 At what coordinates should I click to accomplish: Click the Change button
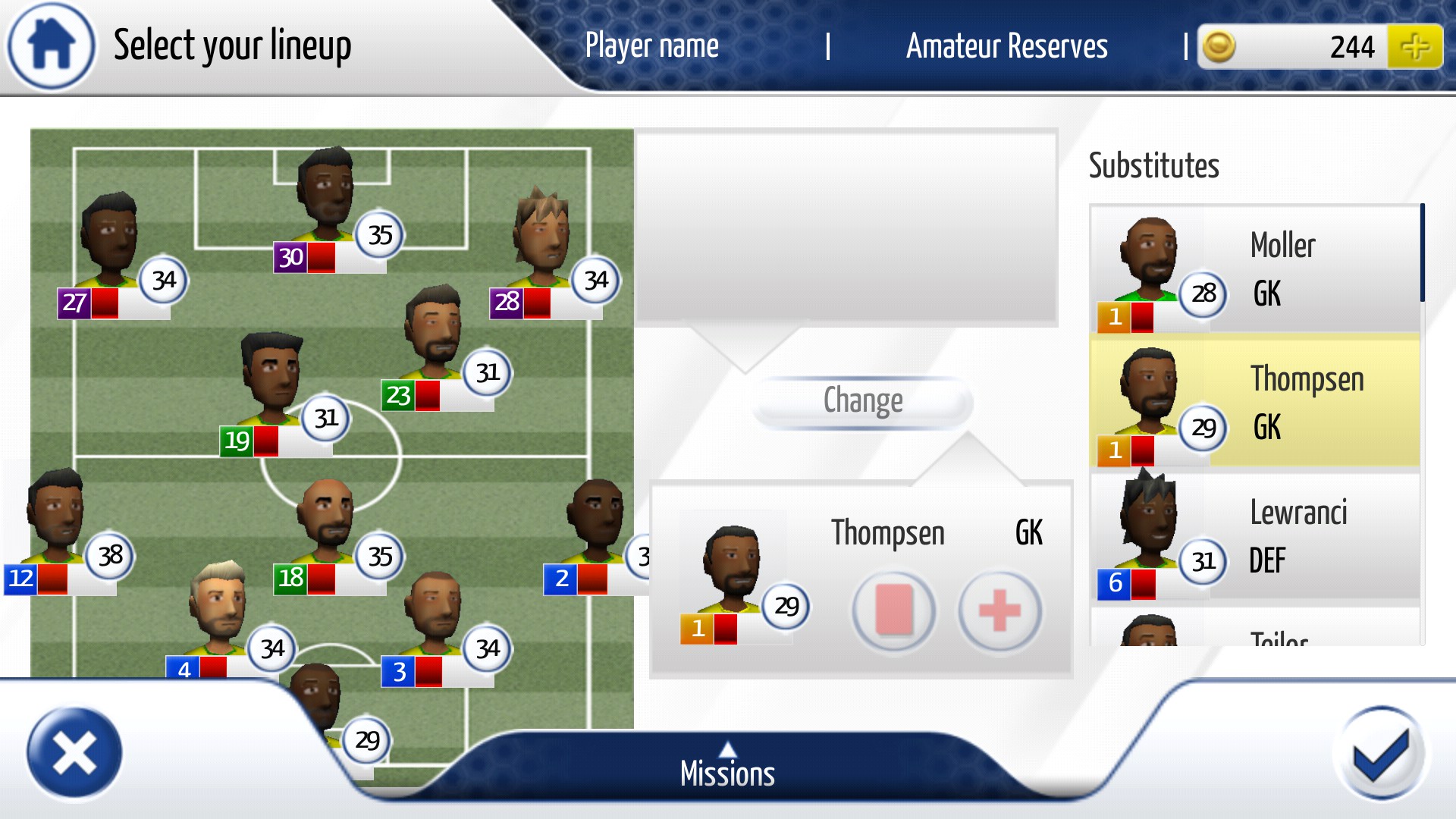[863, 401]
